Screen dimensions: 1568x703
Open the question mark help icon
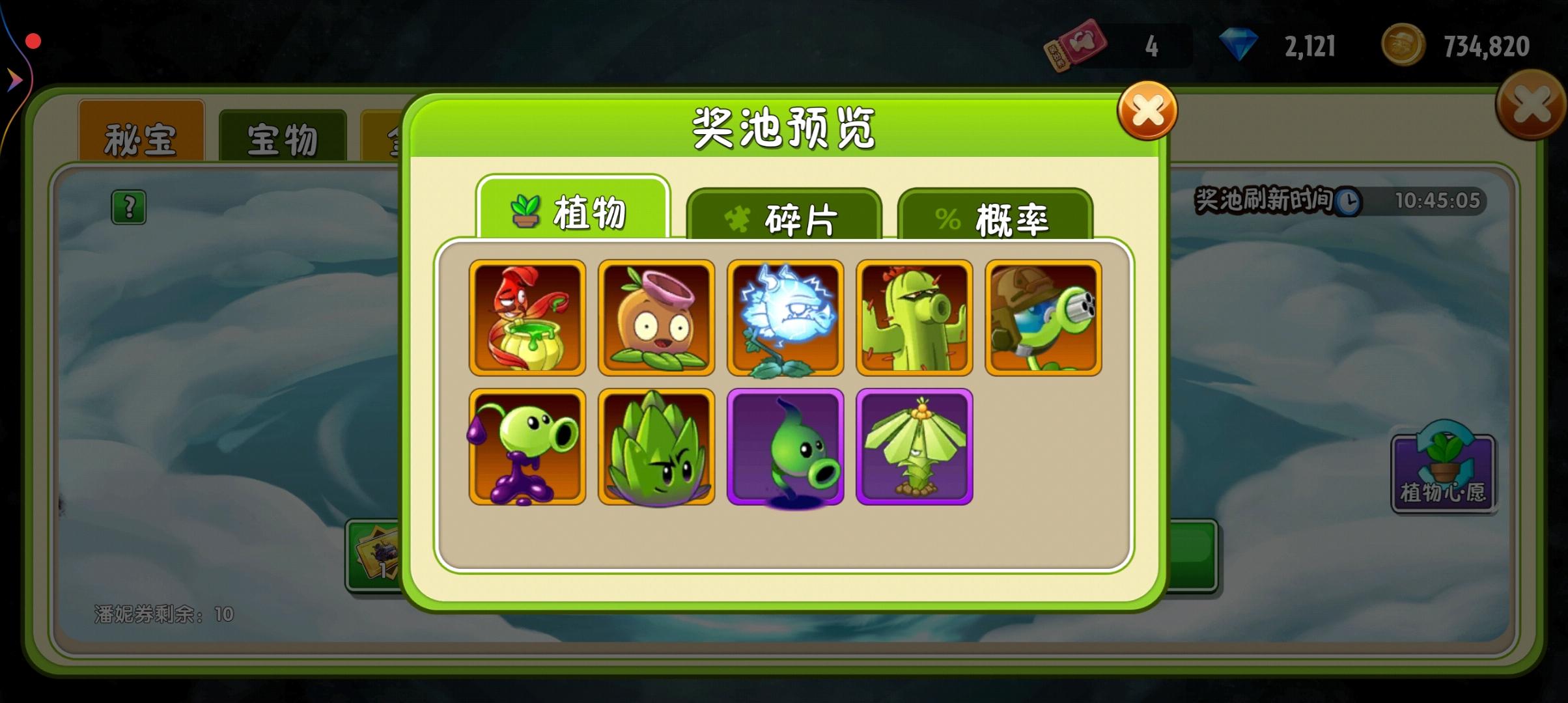pos(128,207)
